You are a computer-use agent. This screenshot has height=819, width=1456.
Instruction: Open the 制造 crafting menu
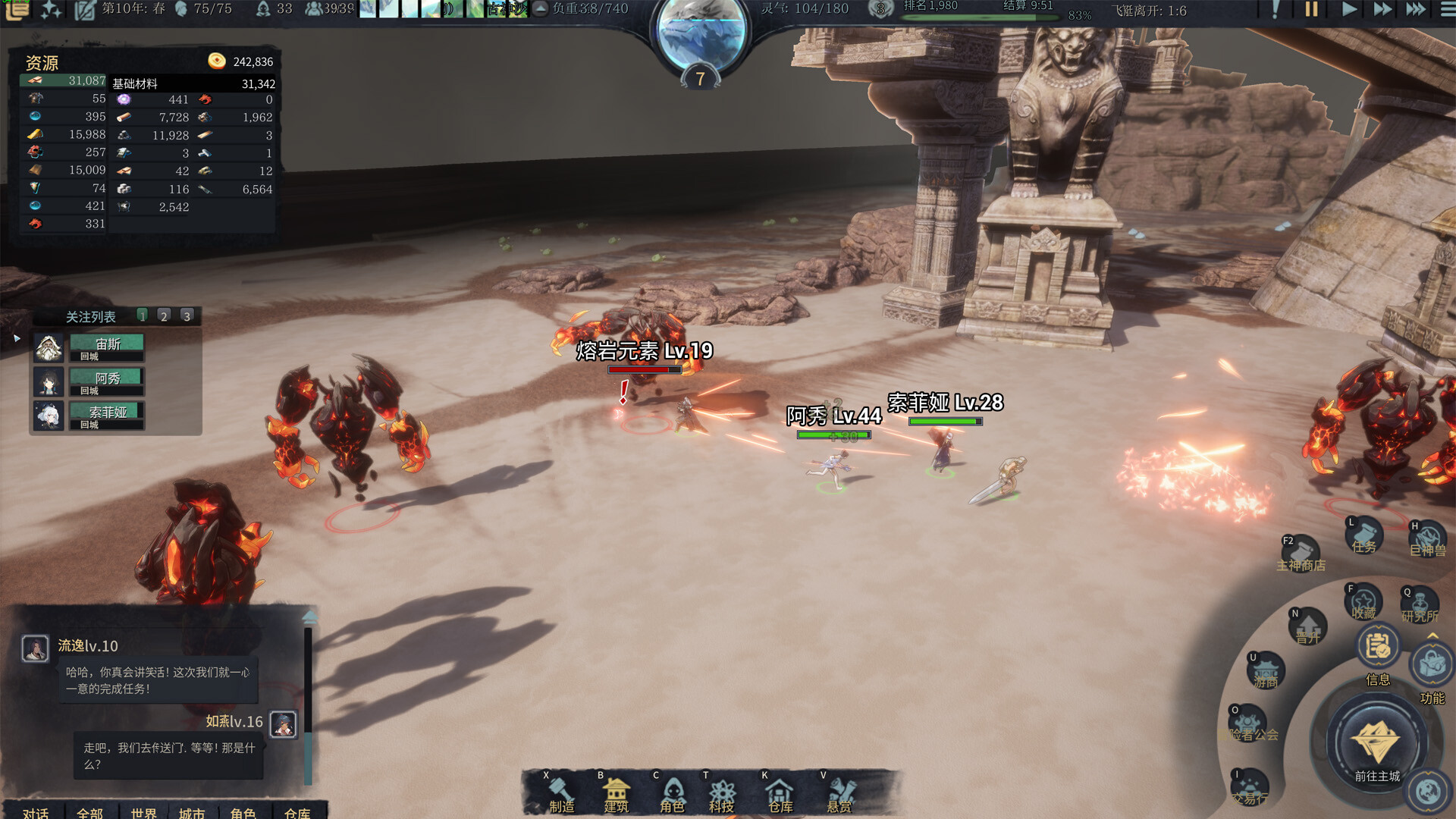562,793
